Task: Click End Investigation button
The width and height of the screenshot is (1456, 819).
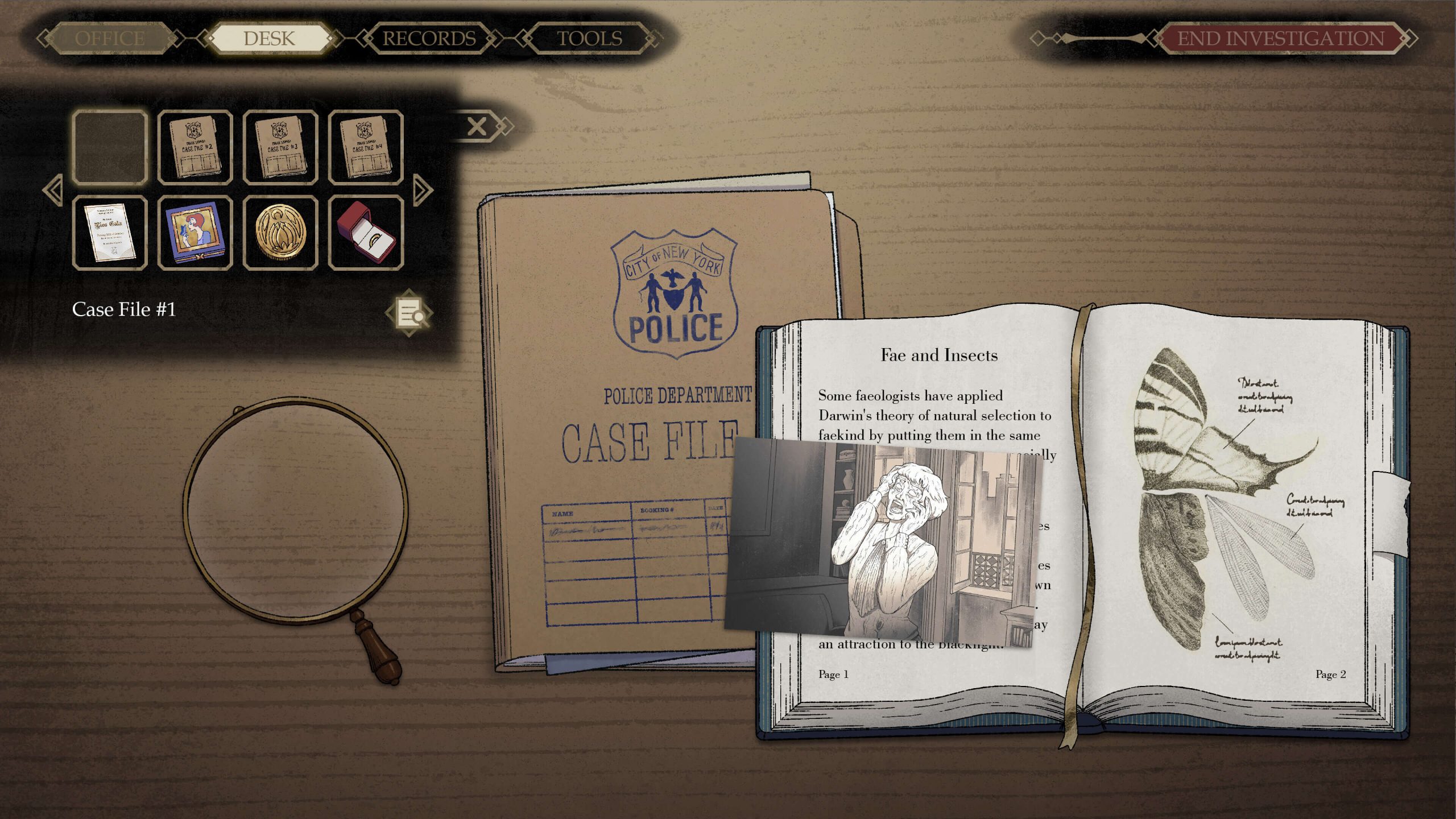Action: [1280, 39]
